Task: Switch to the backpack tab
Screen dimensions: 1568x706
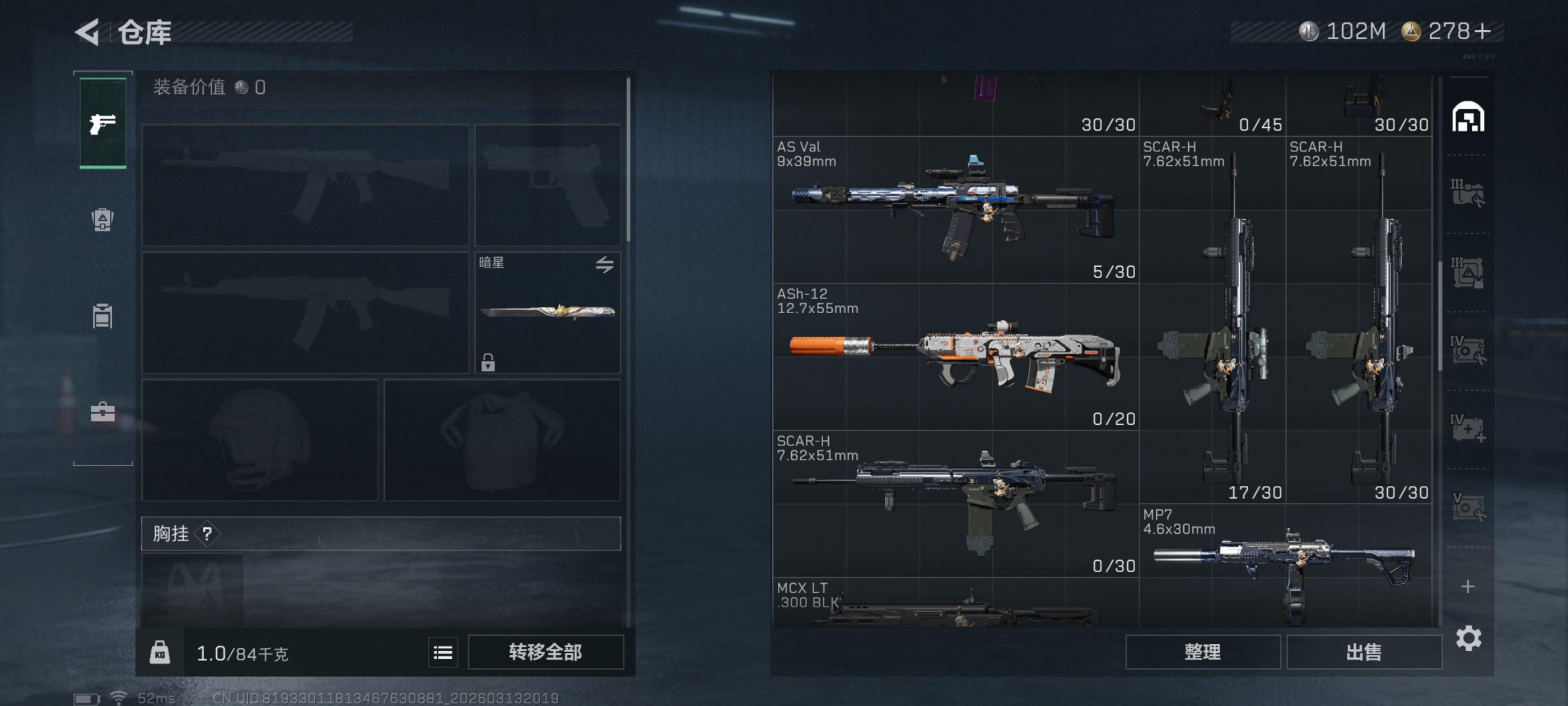Action: [x=103, y=219]
